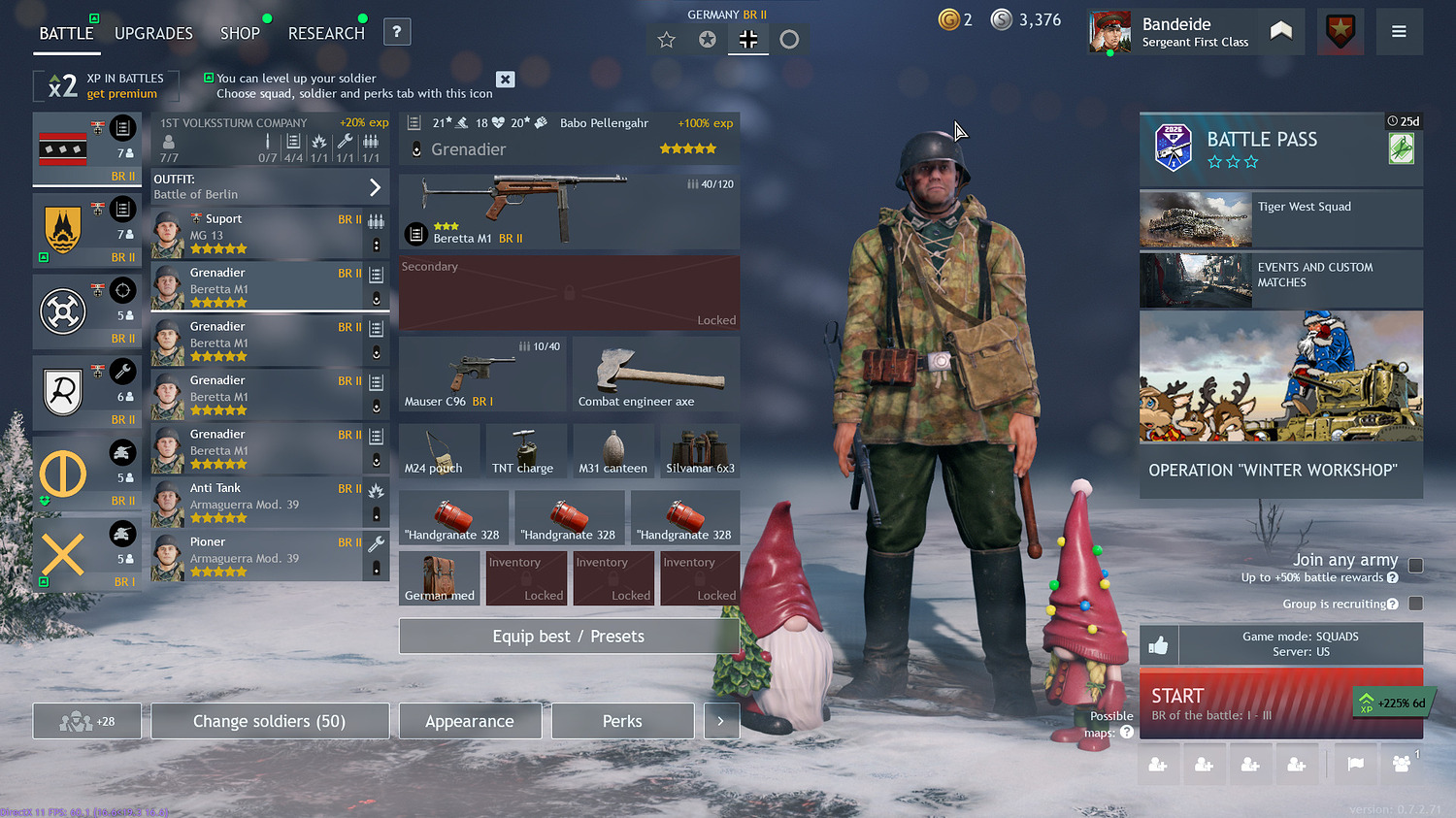
Task: Click the help question mark icon near Research
Action: [397, 31]
